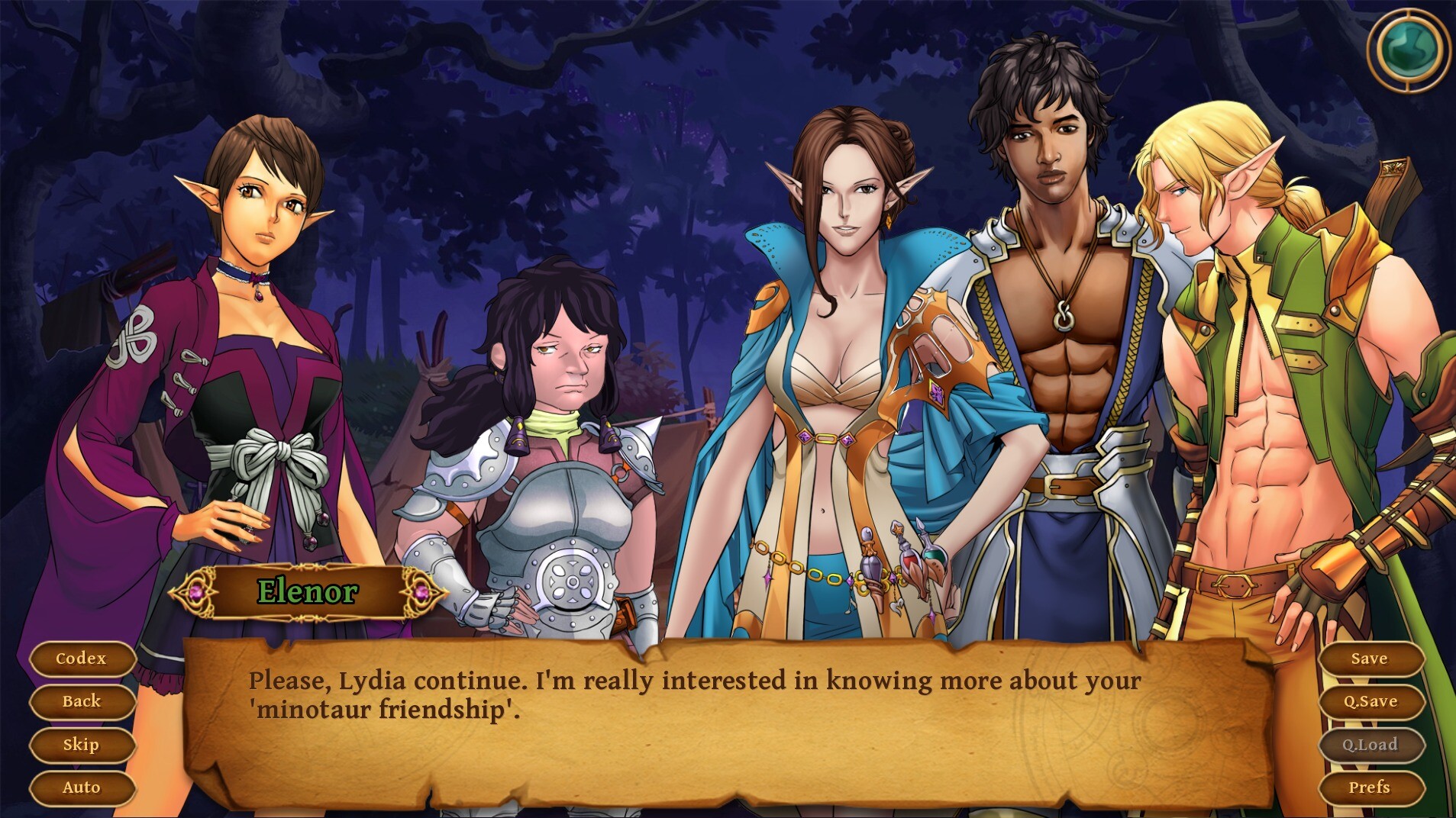Click the purple gem left of Elenor's nameplate

click(199, 592)
